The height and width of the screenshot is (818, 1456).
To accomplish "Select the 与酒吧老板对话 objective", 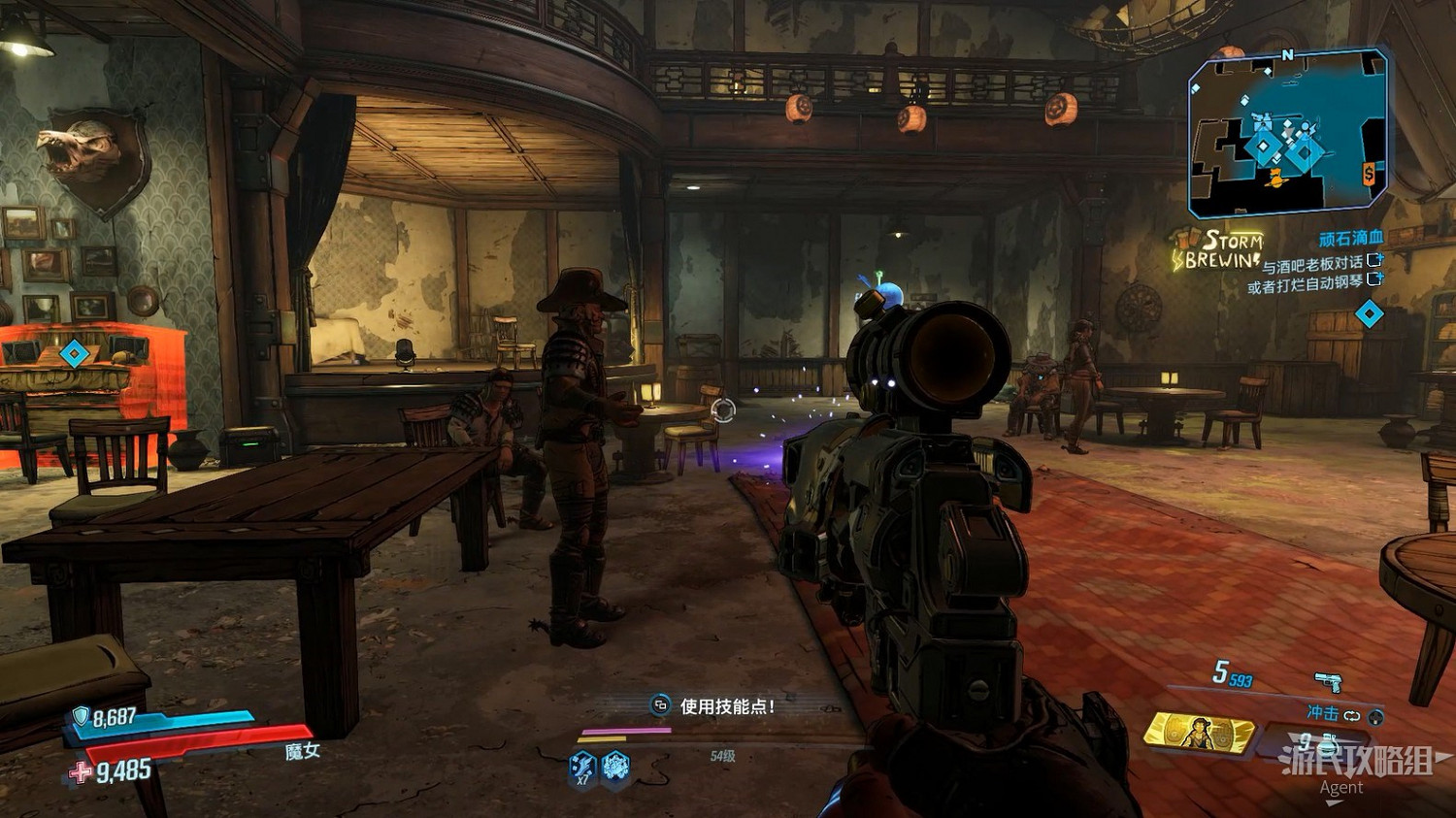I will click(1312, 263).
